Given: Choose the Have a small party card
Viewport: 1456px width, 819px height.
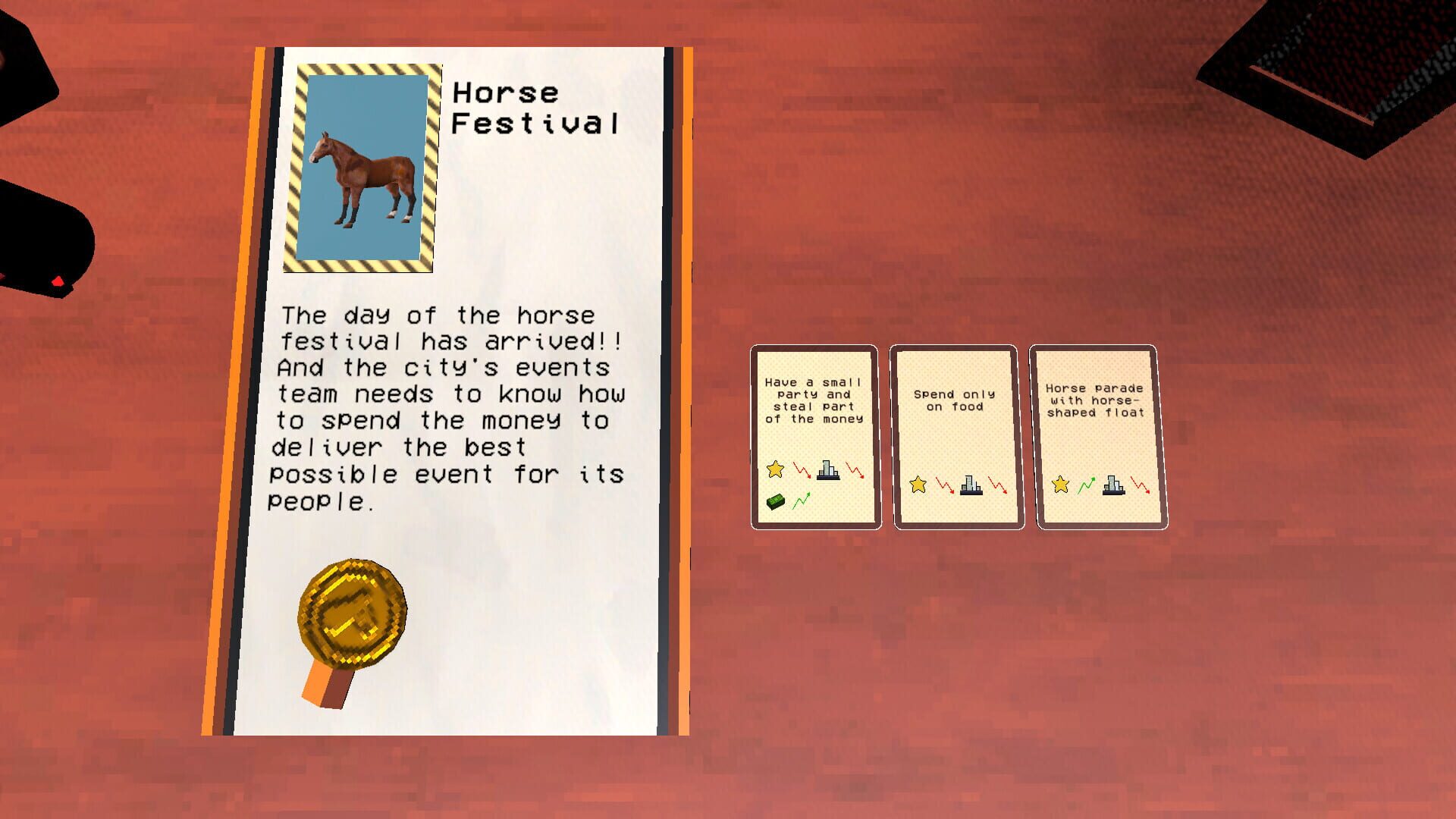Looking at the screenshot, I should 814,436.
